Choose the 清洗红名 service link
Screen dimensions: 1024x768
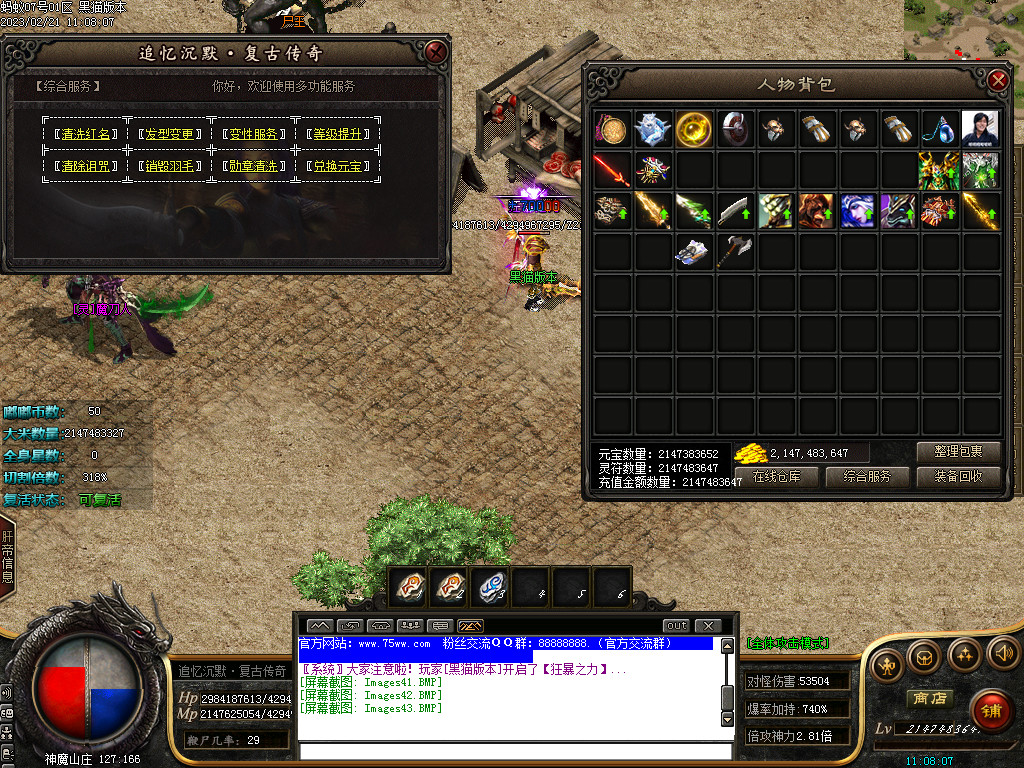point(85,134)
